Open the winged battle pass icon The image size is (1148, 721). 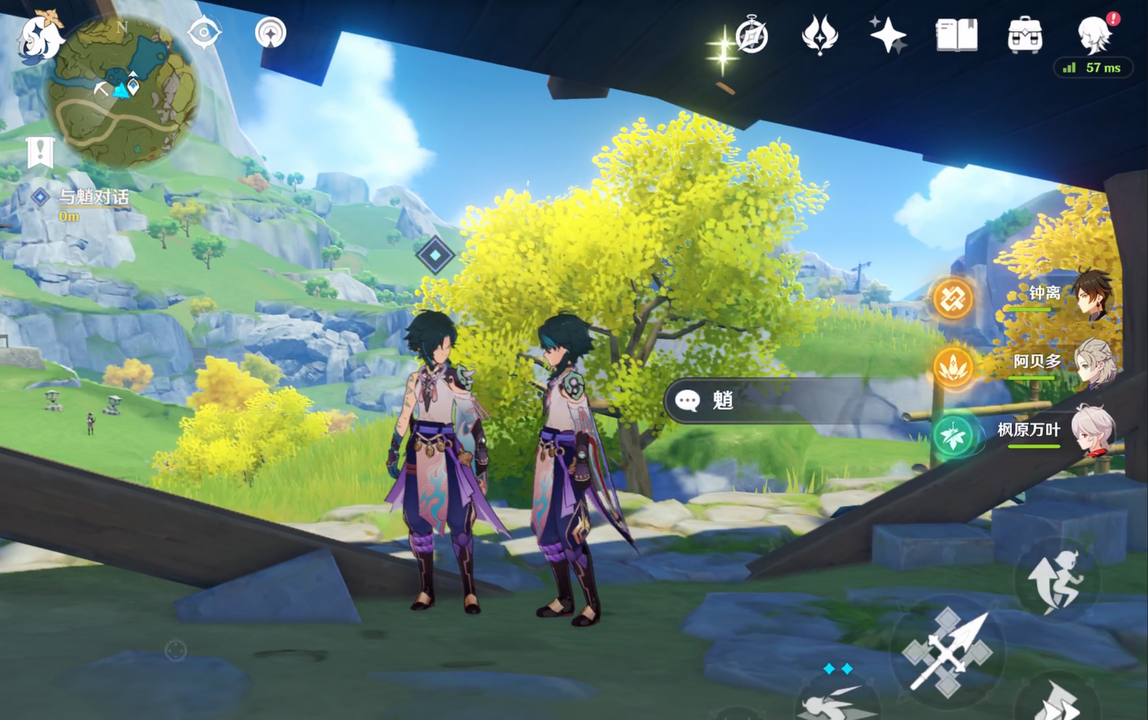coord(820,36)
